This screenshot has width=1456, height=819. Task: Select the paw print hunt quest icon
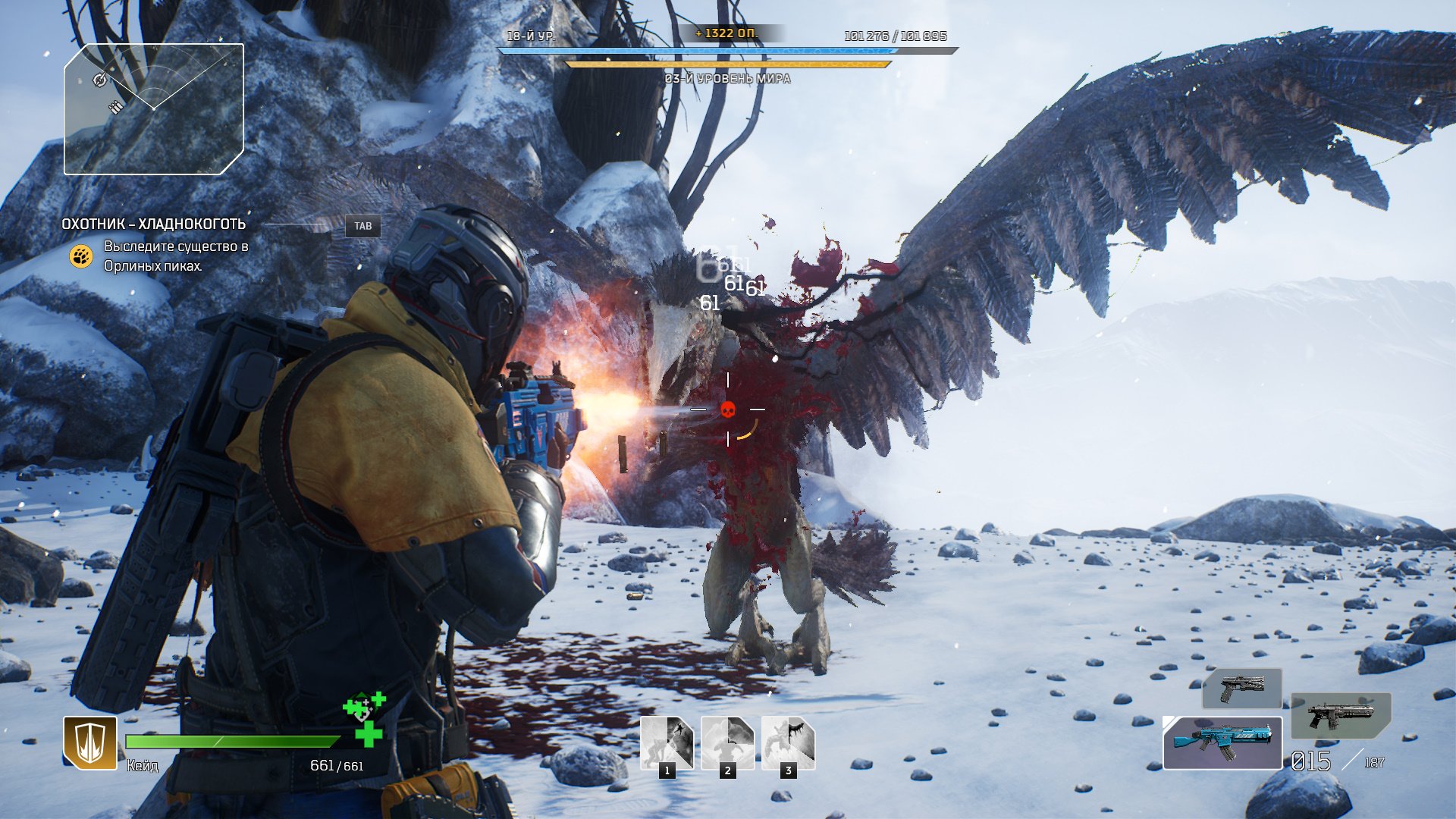(x=81, y=256)
